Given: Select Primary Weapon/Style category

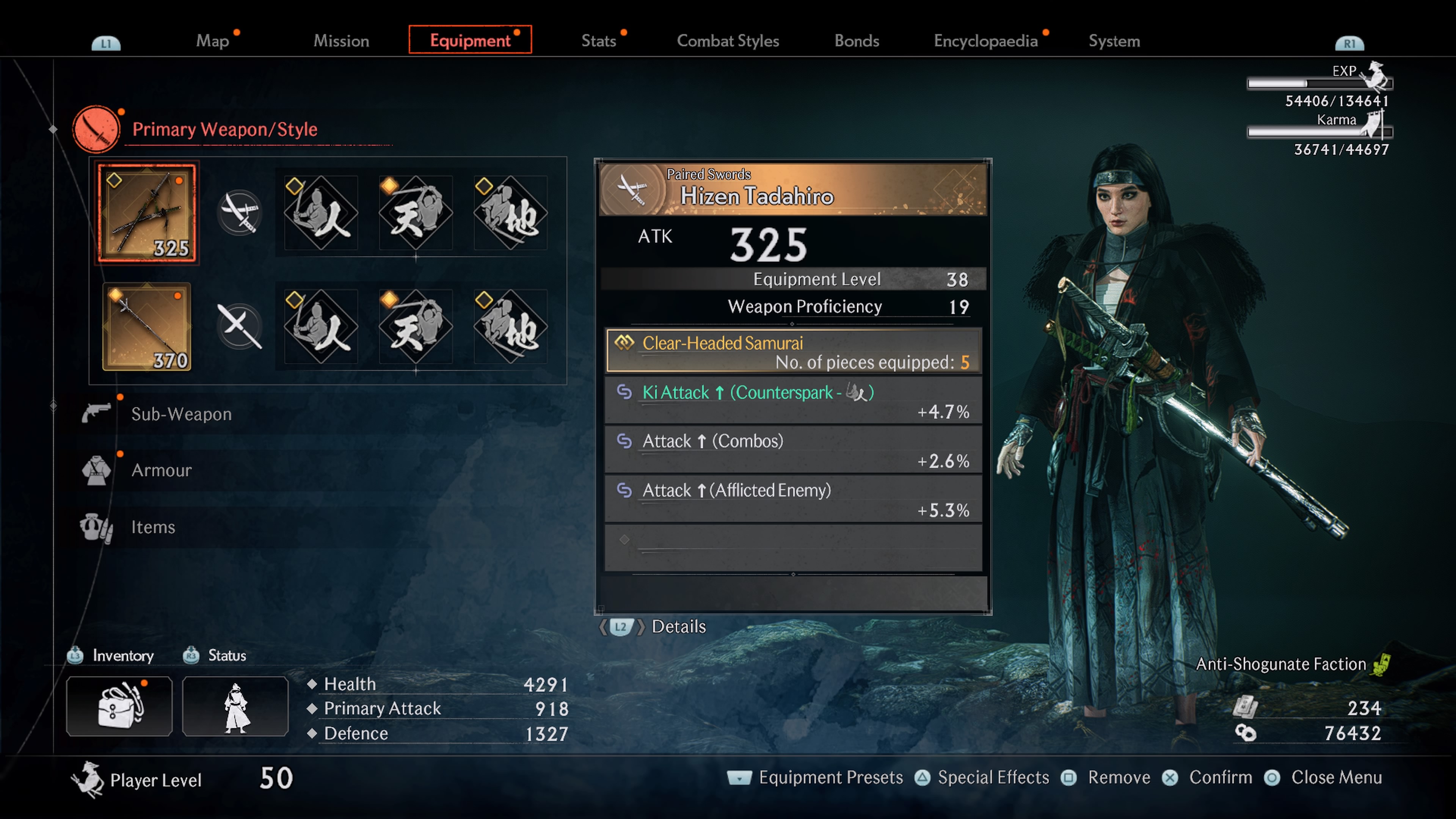Looking at the screenshot, I should click(x=224, y=129).
